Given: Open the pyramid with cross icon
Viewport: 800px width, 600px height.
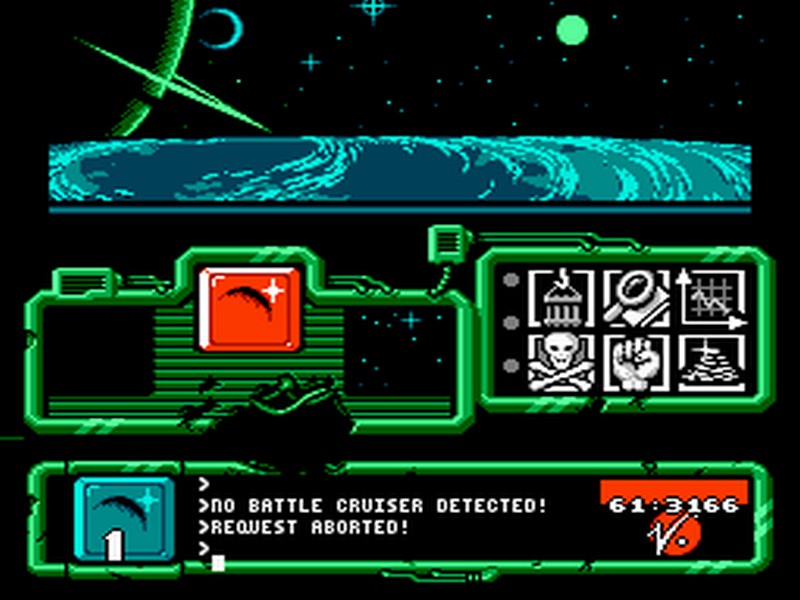Looking at the screenshot, I should coord(712,362).
